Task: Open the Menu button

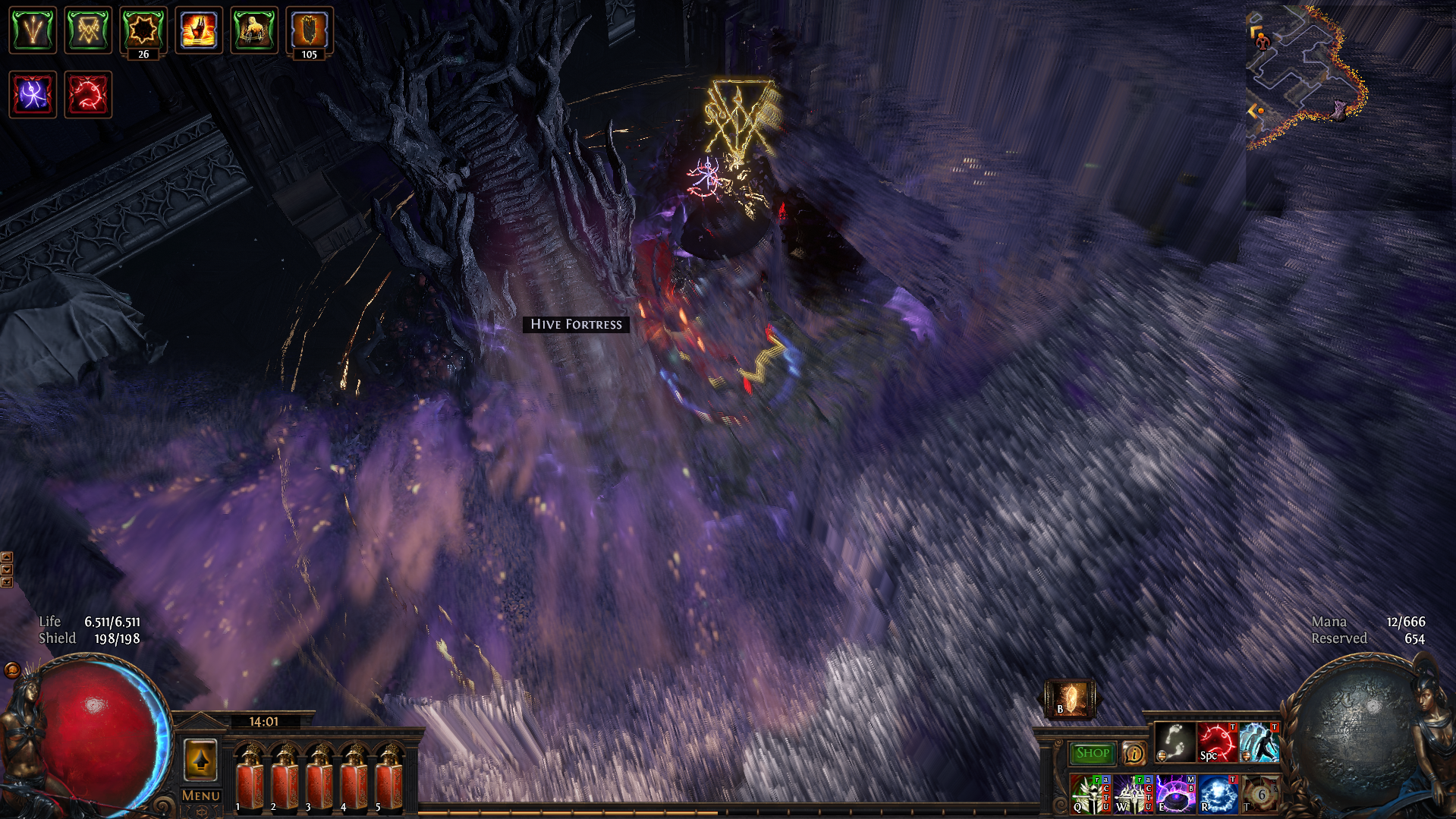Action: [201, 795]
